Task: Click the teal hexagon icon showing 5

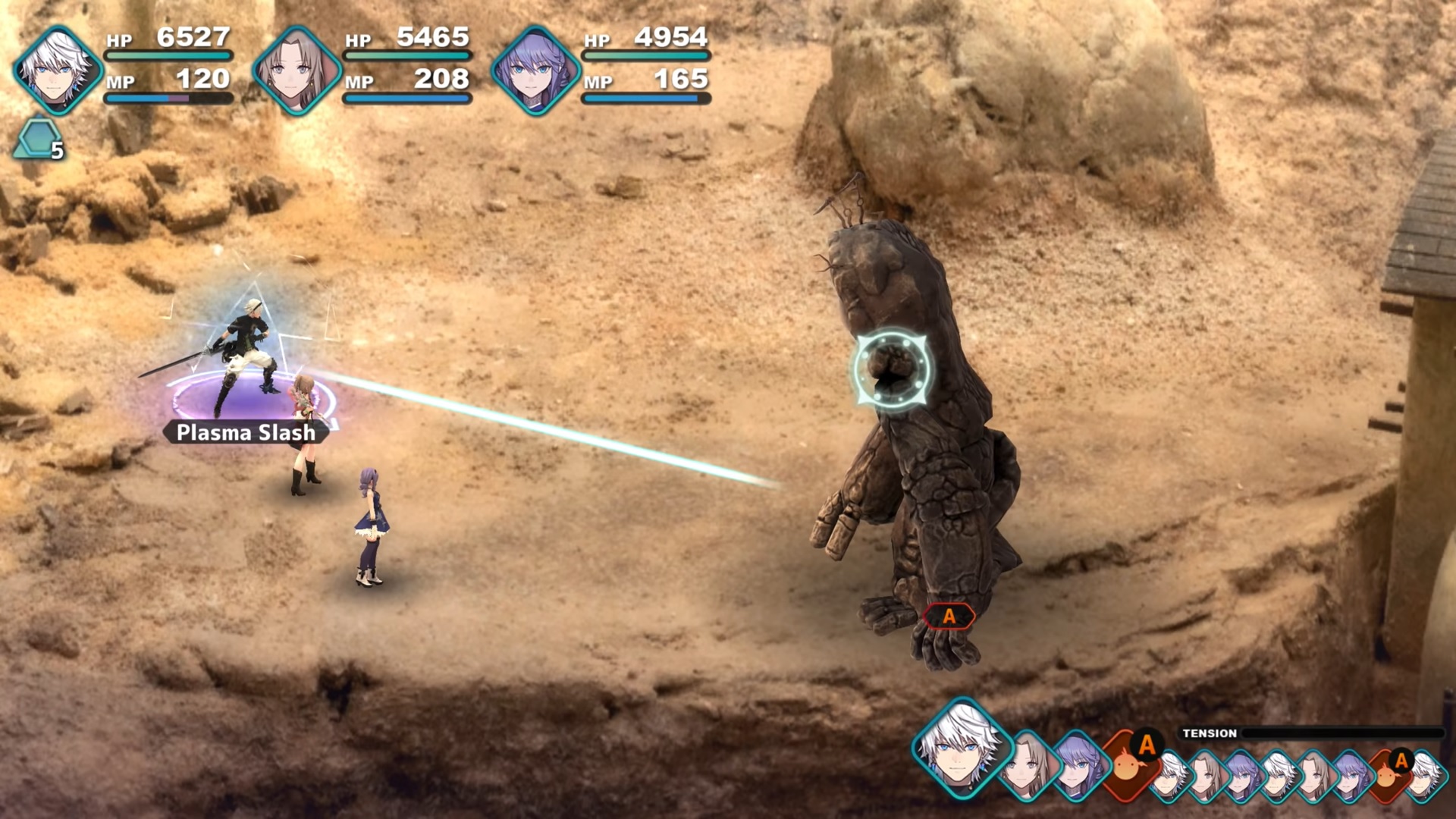Action: 39,140
